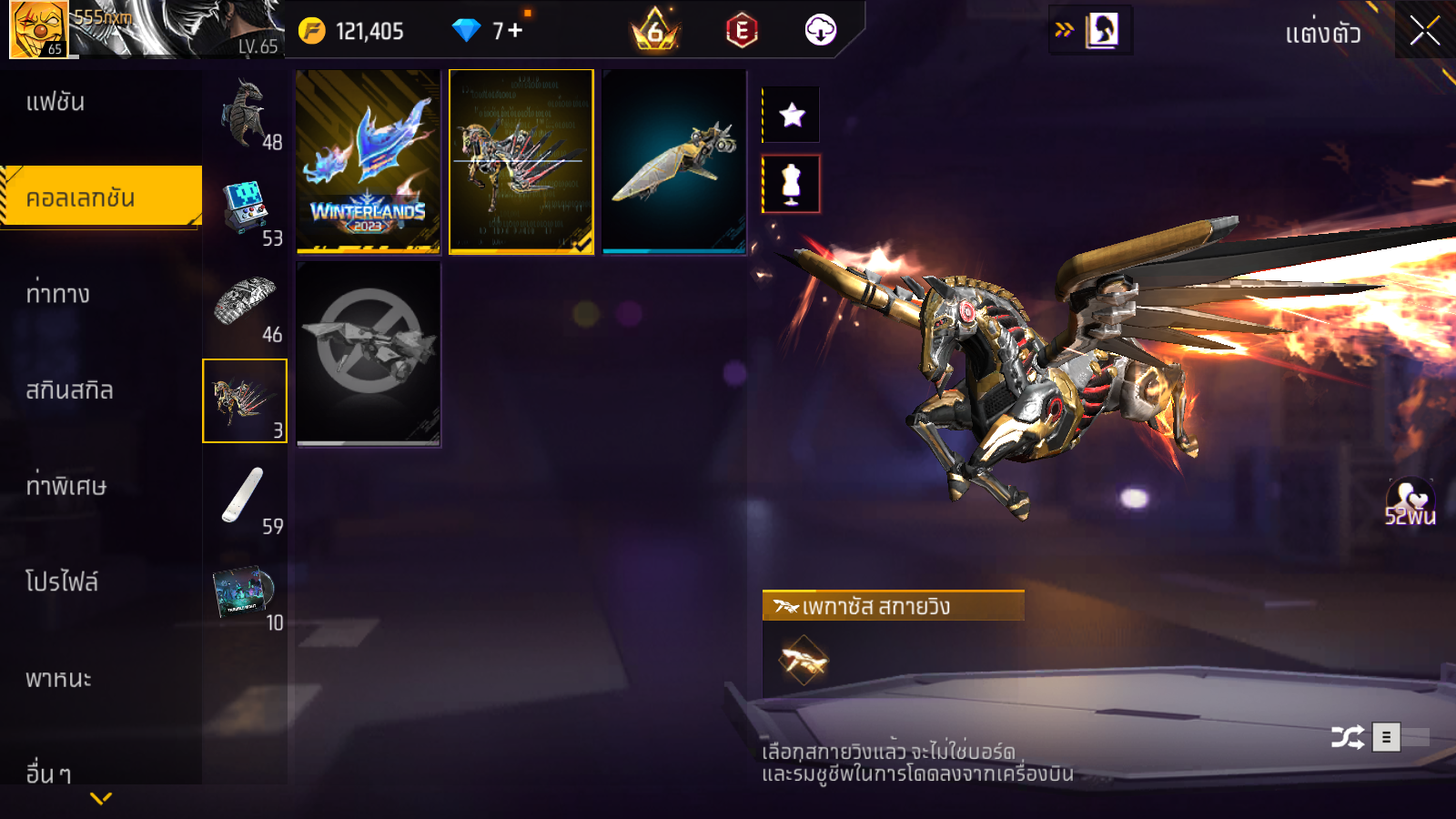This screenshot has width=1456, height=819.
Task: Pick the golden jet glider skywing card
Action: (x=674, y=161)
